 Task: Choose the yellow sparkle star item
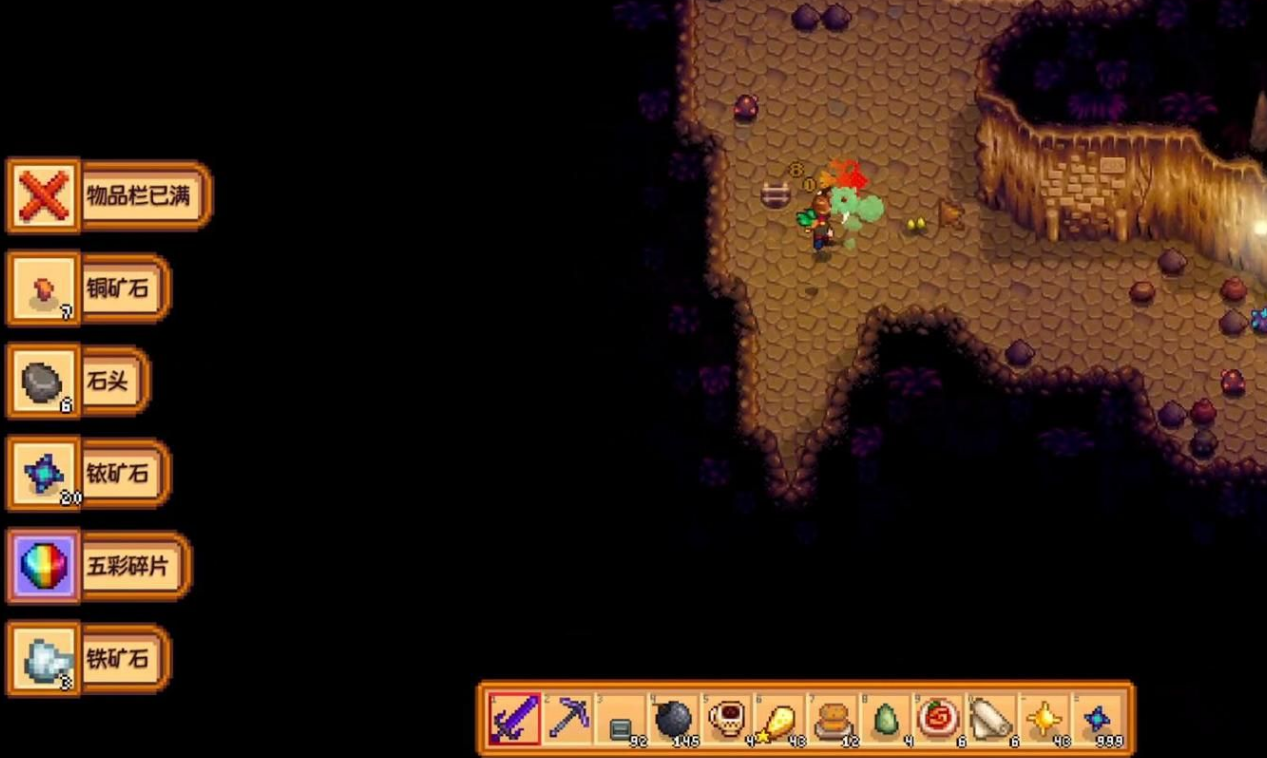tap(1045, 718)
